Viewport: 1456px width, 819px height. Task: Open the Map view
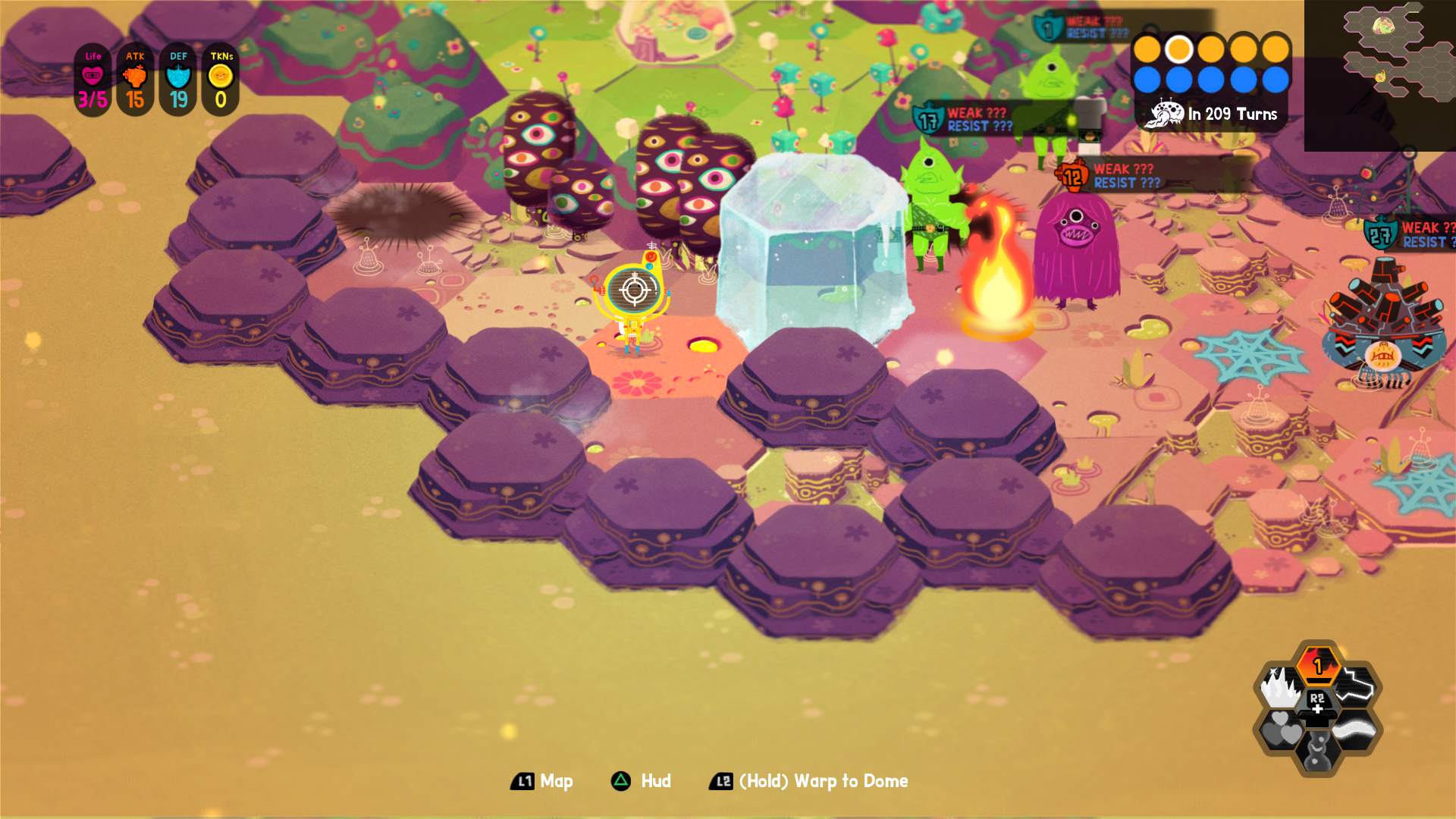coord(542,781)
